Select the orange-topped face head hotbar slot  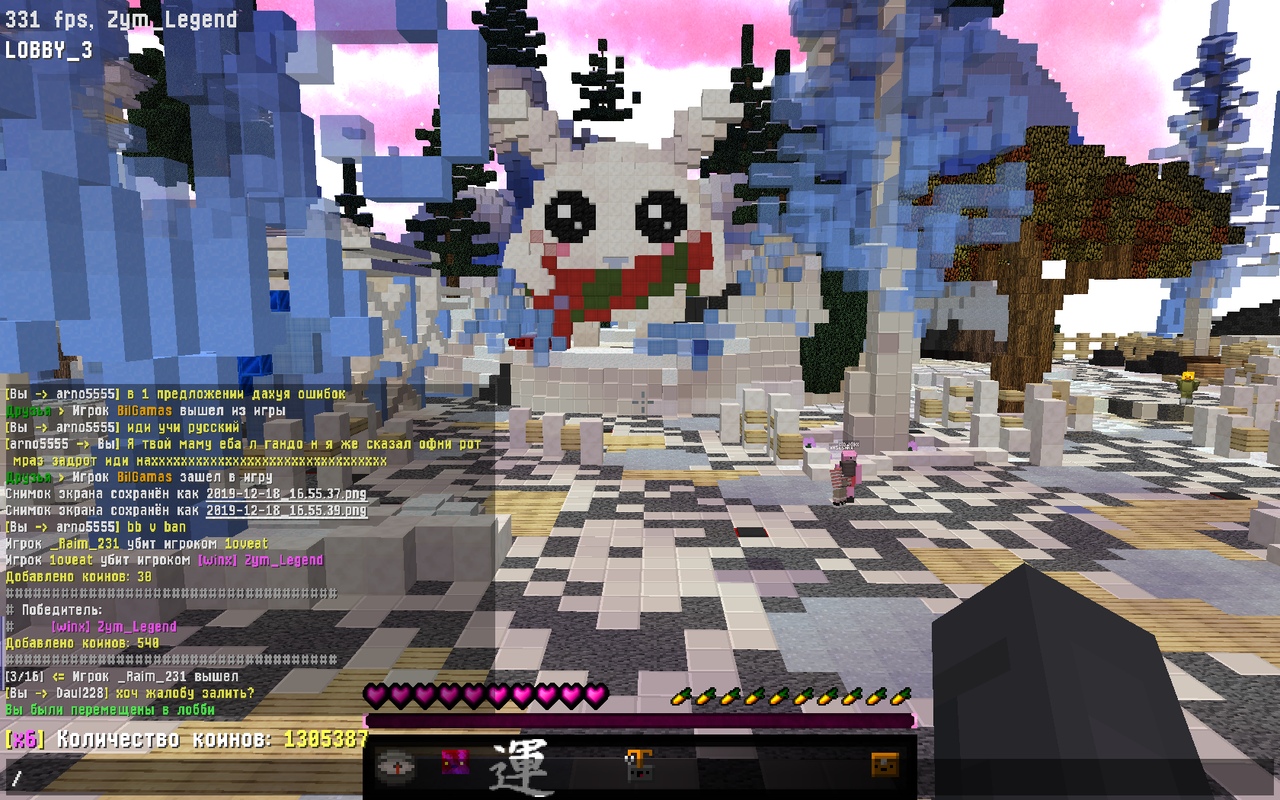[640, 765]
